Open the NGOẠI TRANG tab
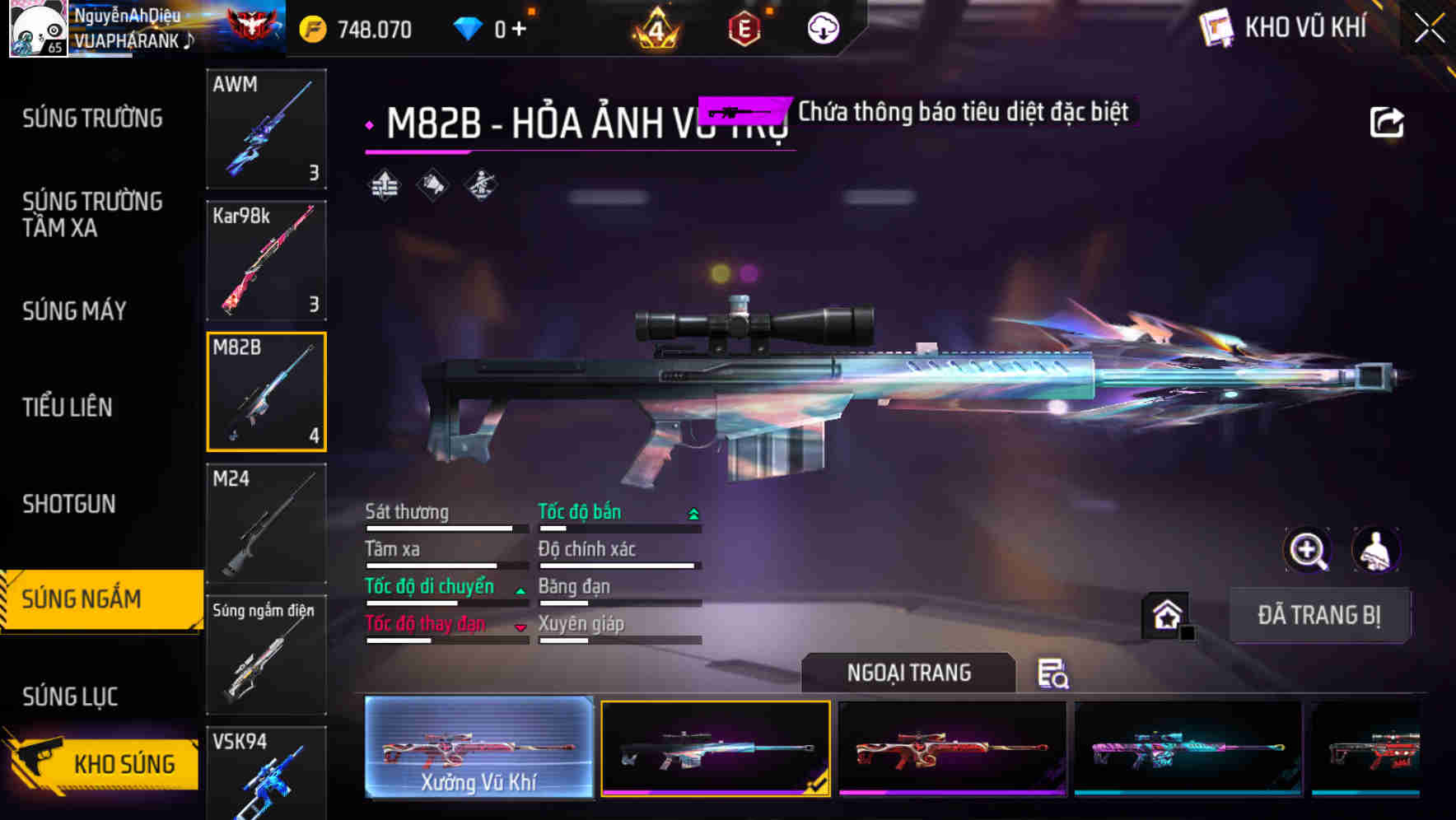Image resolution: width=1456 pixels, height=820 pixels. 908,672
